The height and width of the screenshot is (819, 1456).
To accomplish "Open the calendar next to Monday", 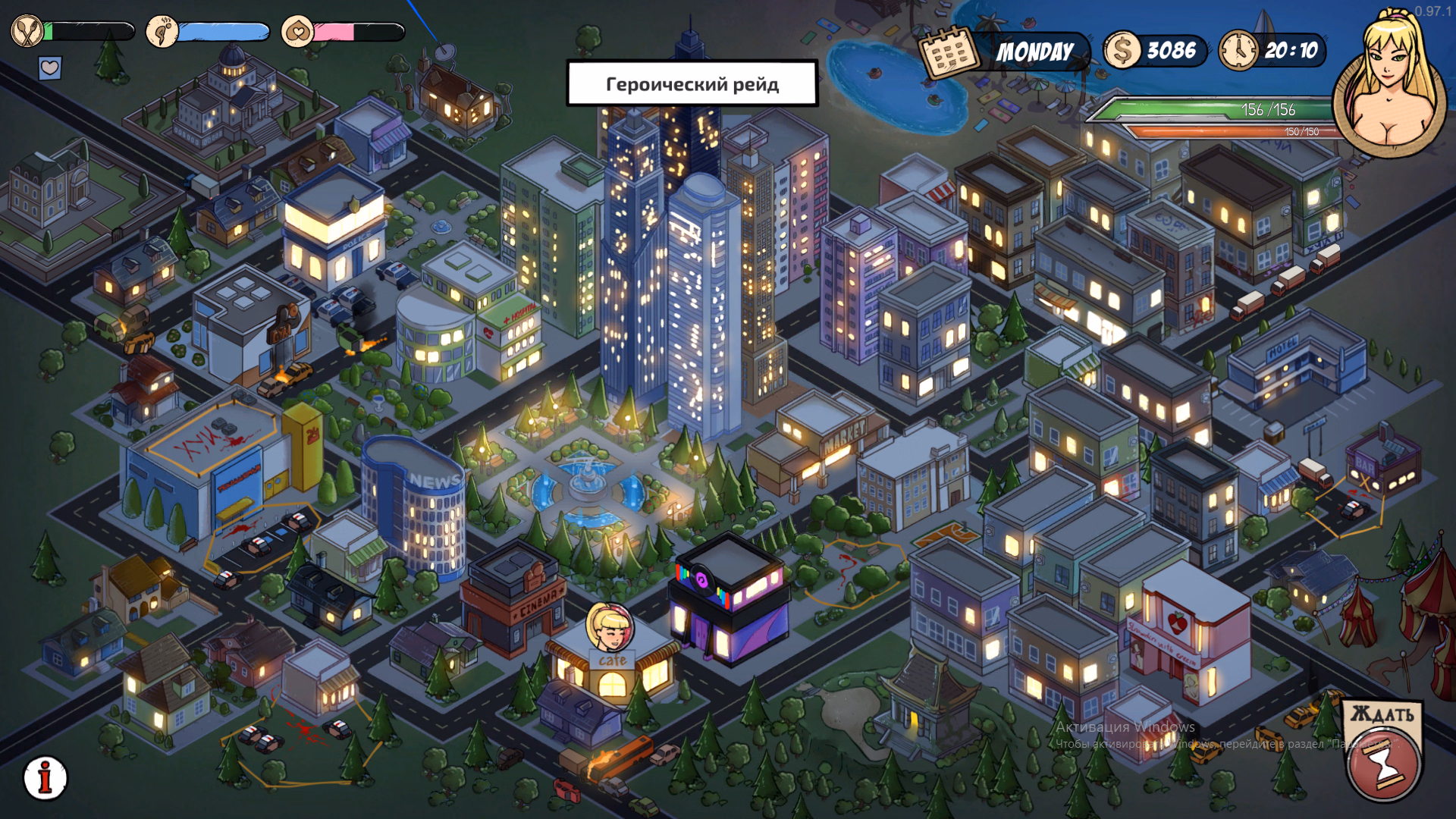I will (948, 52).
